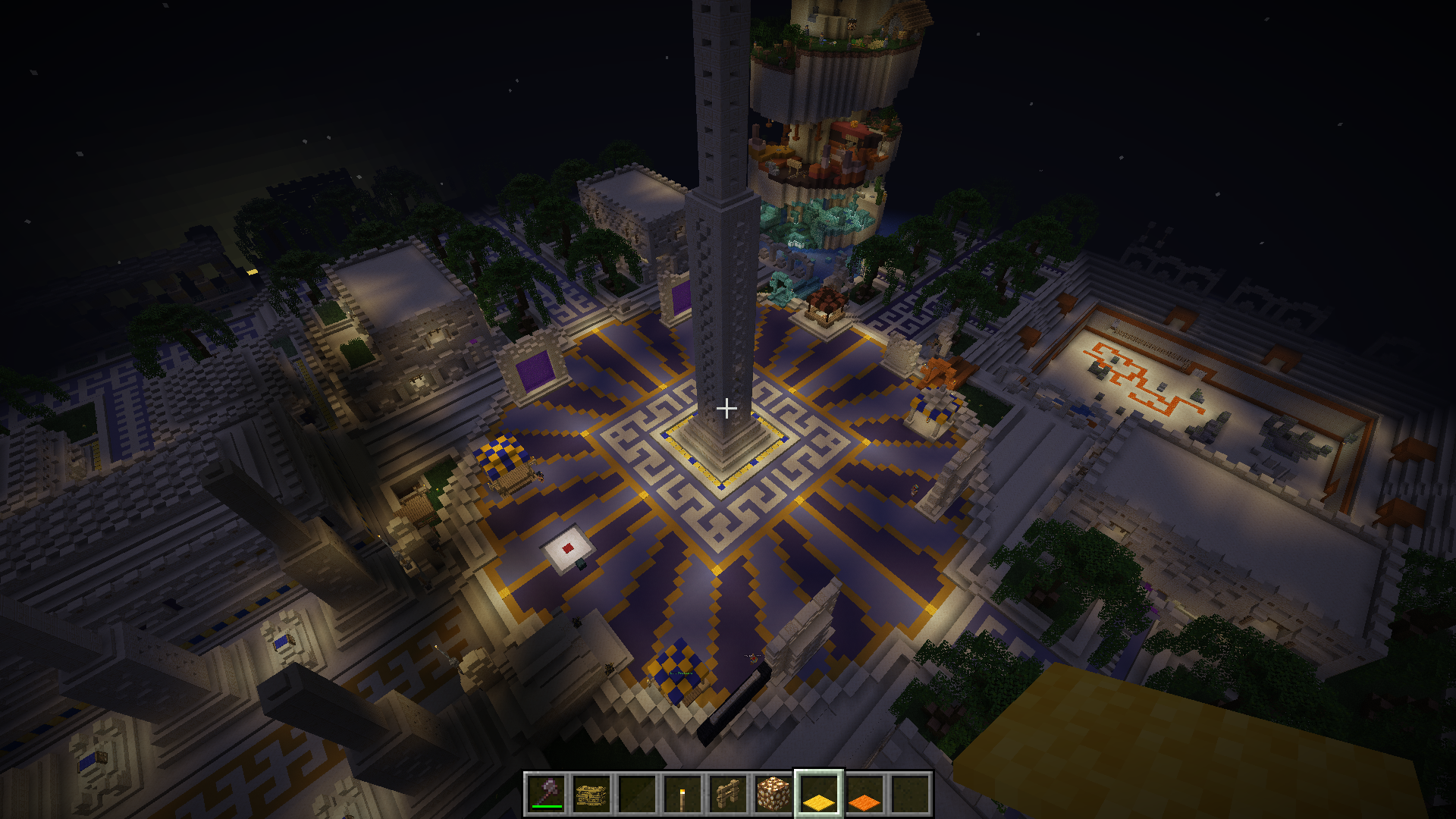1456x819 pixels.
Task: Click the crosshair at screen center
Action: tap(728, 408)
